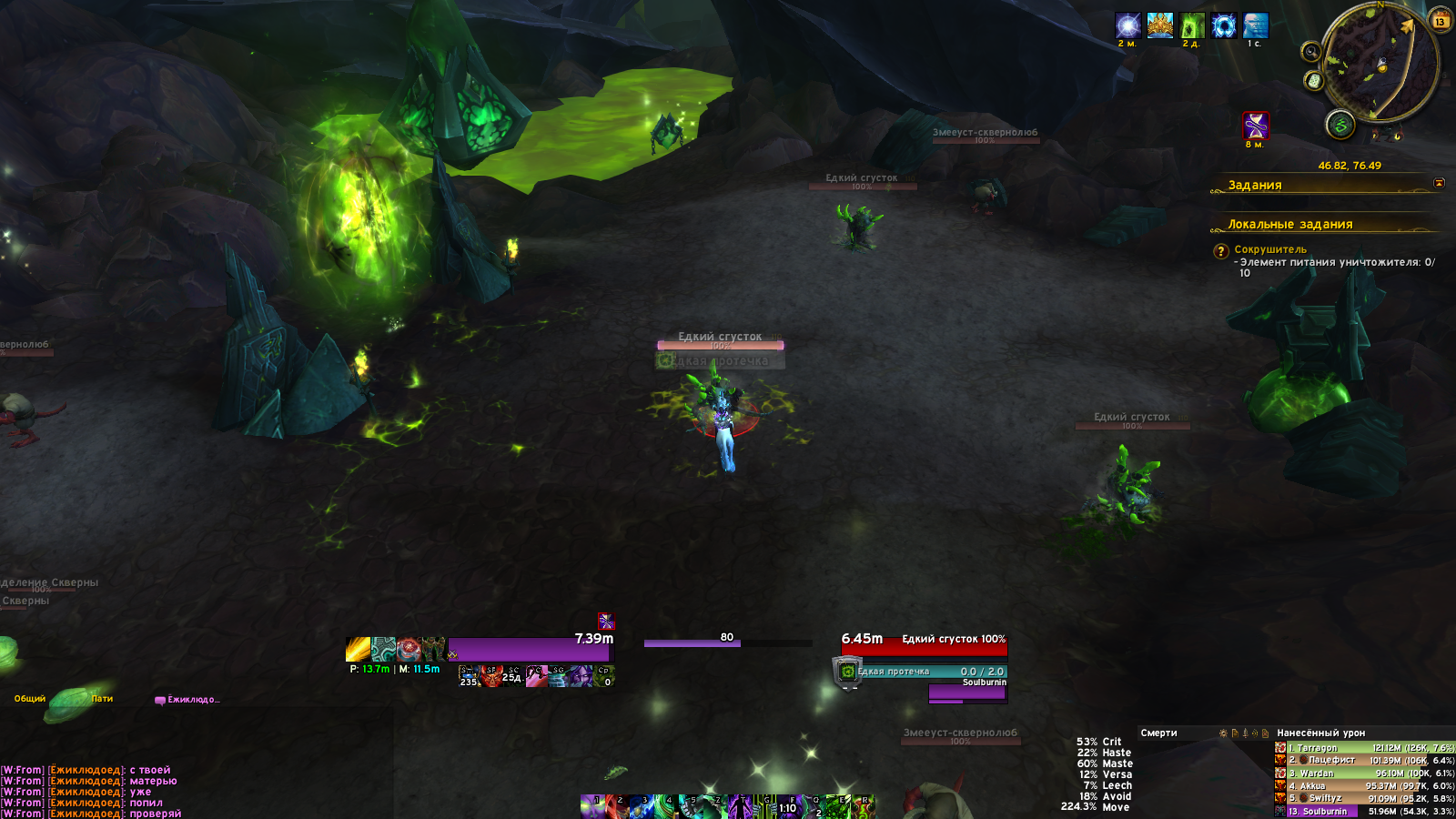This screenshot has width=1456, height=819.
Task: Click the magnifying glass tracking button
Action: pyautogui.click(x=1310, y=52)
